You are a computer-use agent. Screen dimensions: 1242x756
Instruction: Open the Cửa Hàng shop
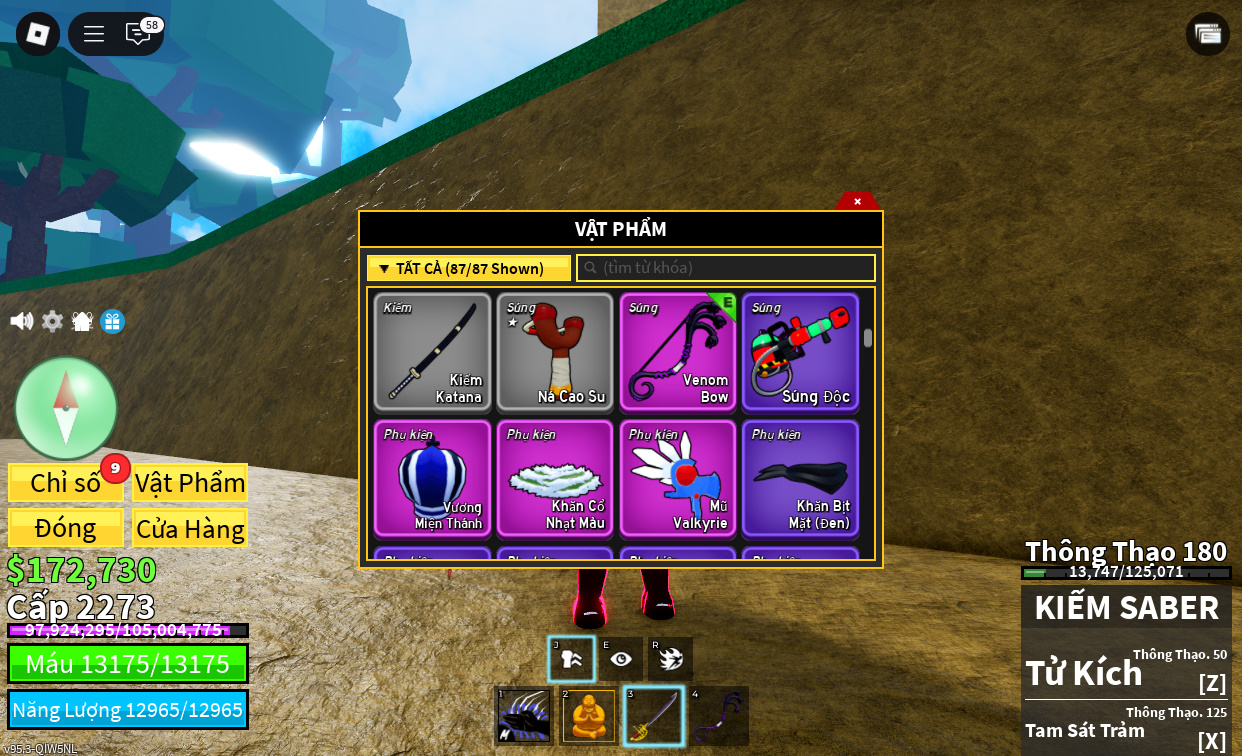pos(190,528)
